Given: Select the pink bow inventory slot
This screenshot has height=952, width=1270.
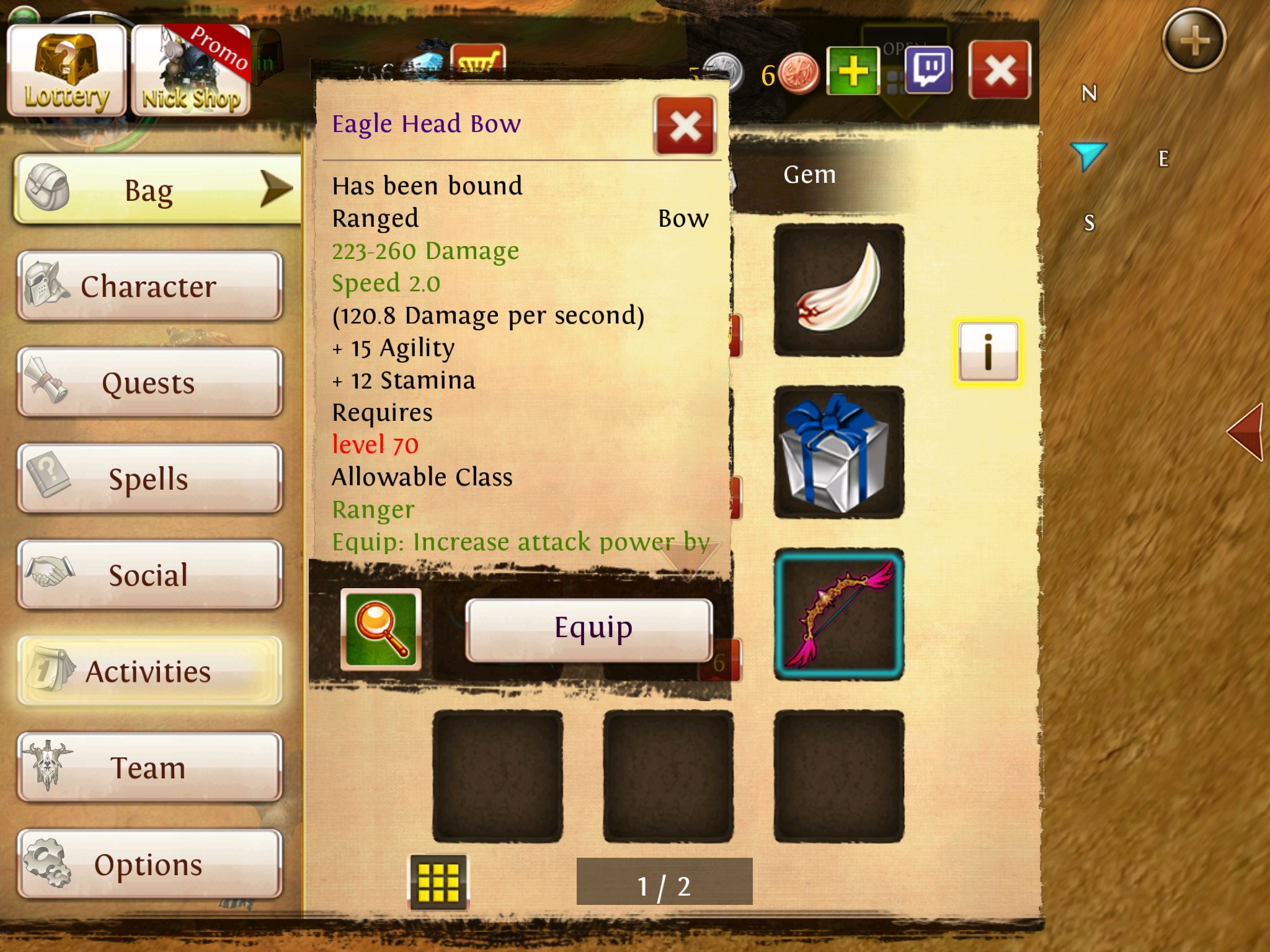Looking at the screenshot, I should tap(839, 615).
